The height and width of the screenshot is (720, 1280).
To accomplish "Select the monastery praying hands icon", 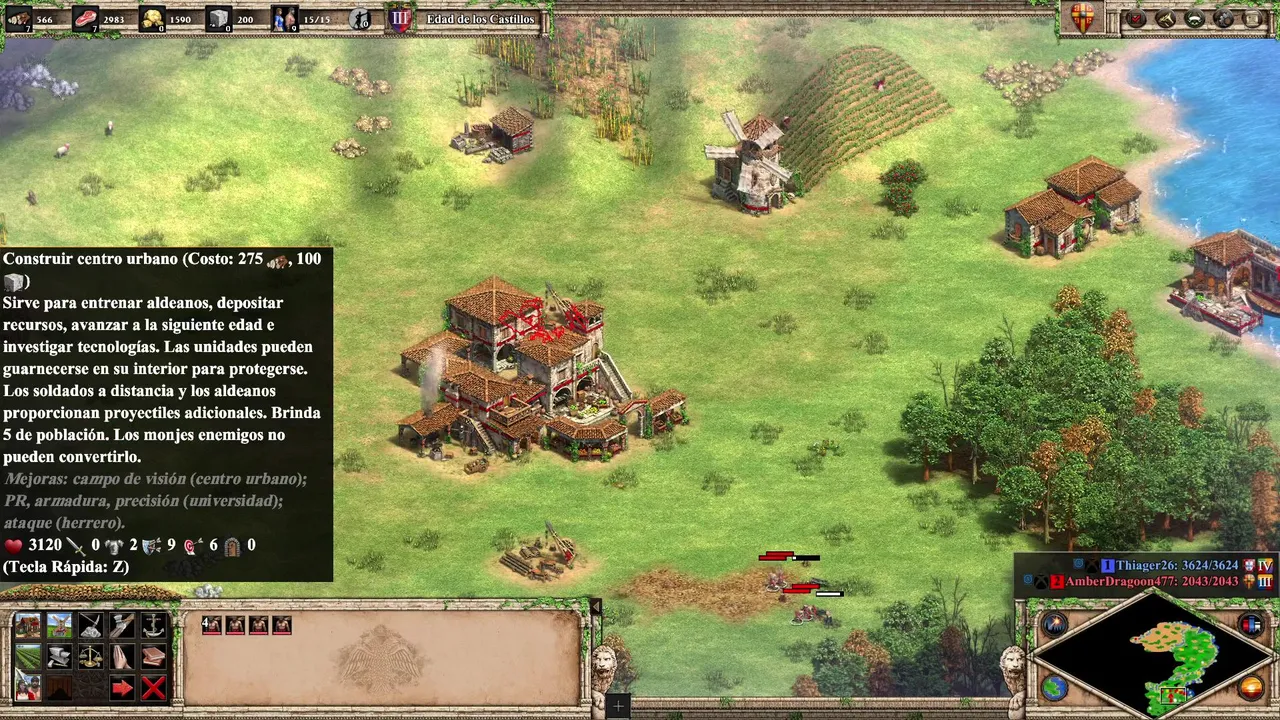I will coord(122,657).
